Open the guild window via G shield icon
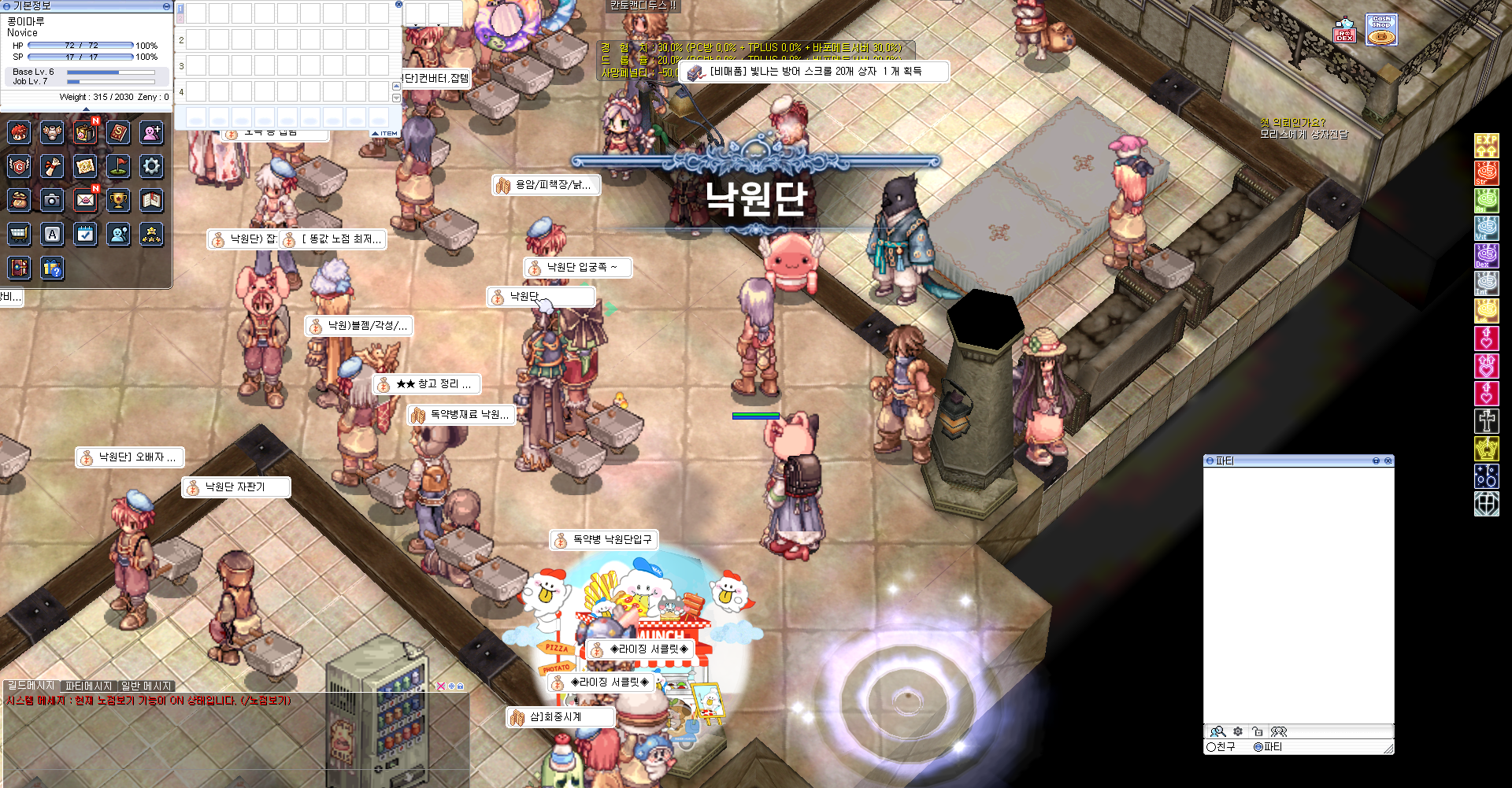 tap(19, 166)
